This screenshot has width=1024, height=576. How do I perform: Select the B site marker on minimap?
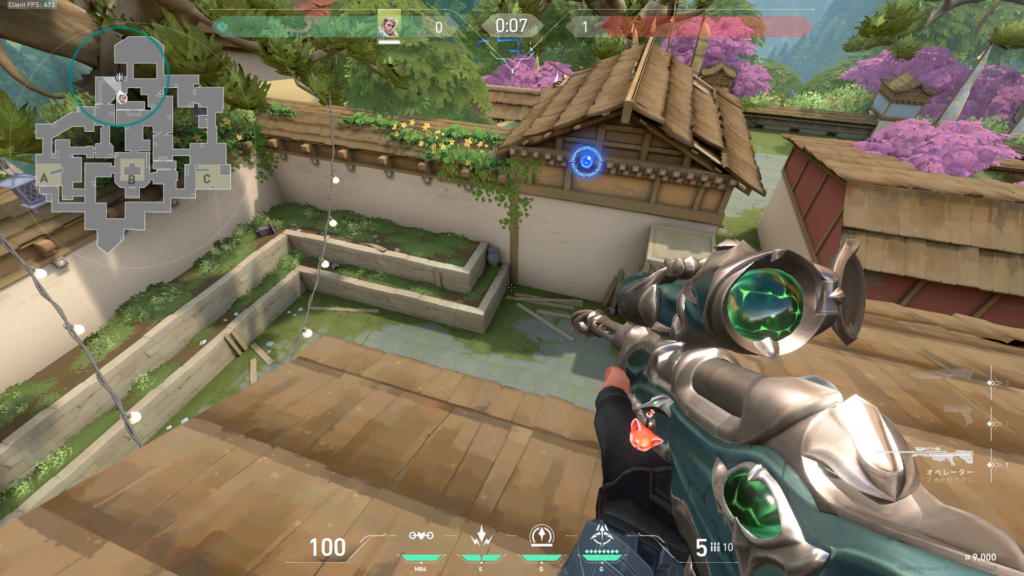(129, 180)
